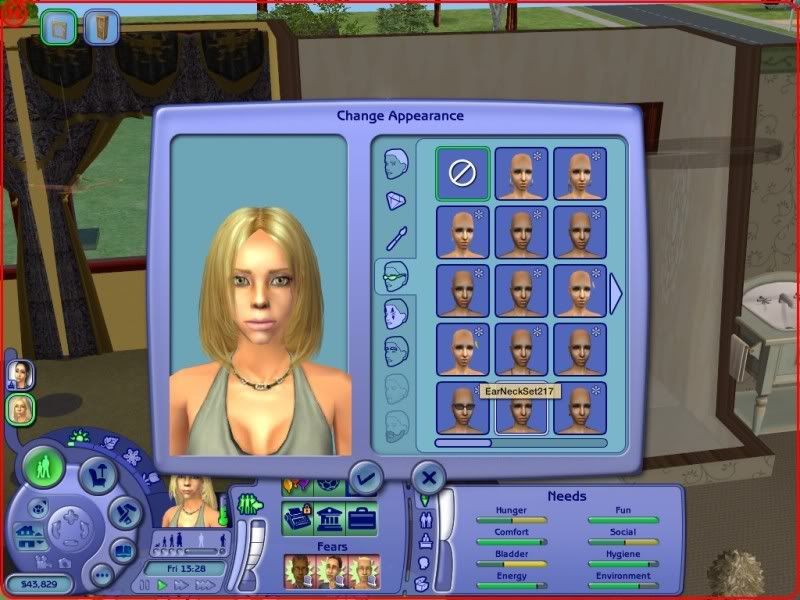800x600 pixels.
Task: Confirm appearance changes with the checkmark button
Action: pyautogui.click(x=365, y=478)
